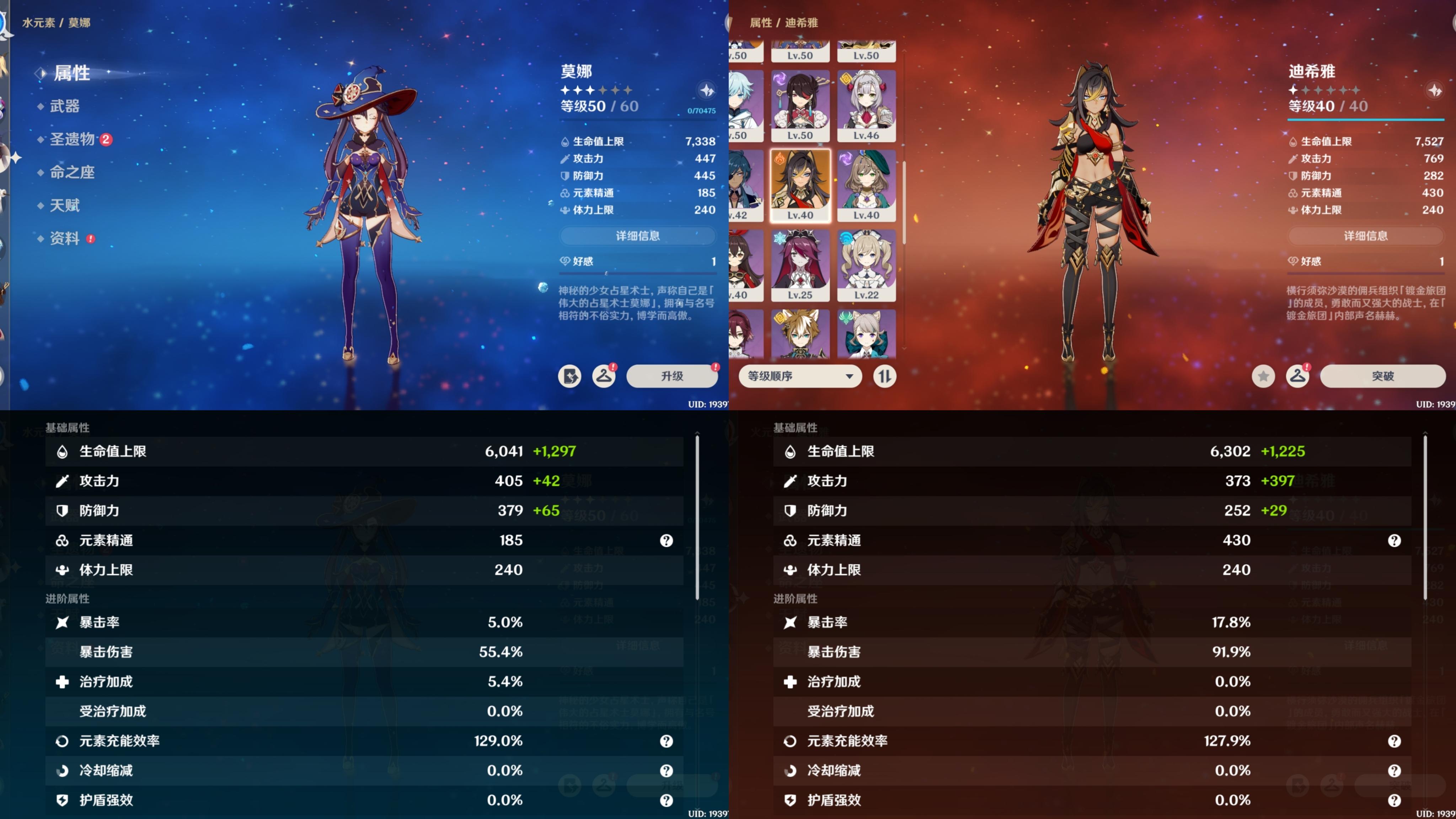Click the quick artifact equip icon beside 升级

point(570,375)
